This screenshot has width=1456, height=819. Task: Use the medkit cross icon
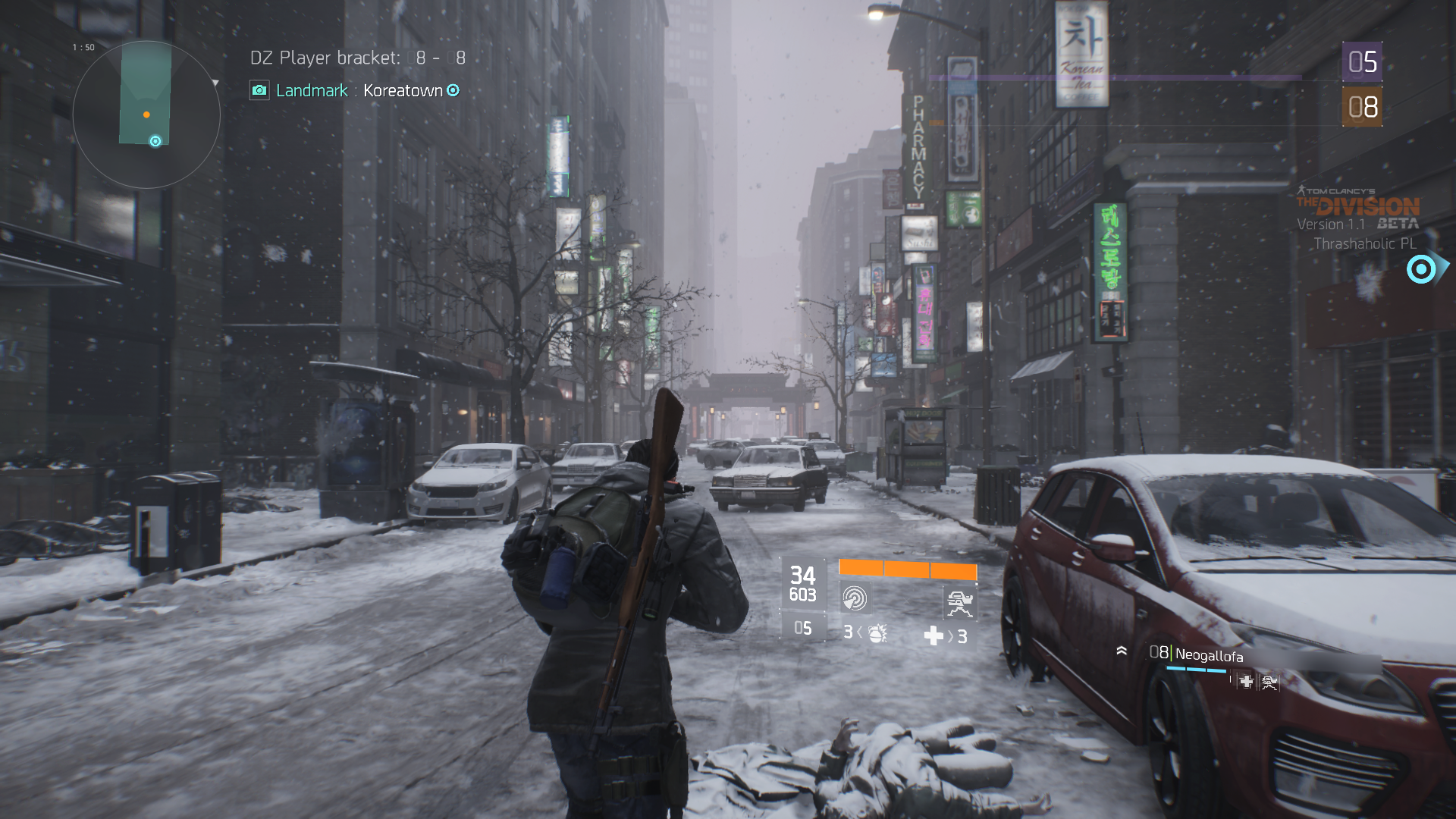point(934,635)
